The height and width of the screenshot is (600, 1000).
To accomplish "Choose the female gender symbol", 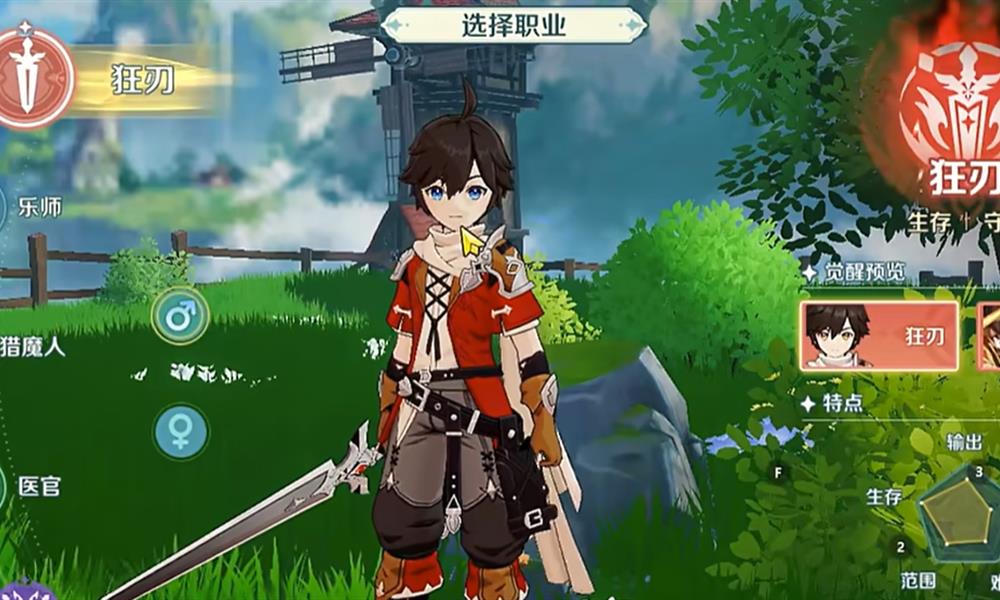I will coord(180,432).
